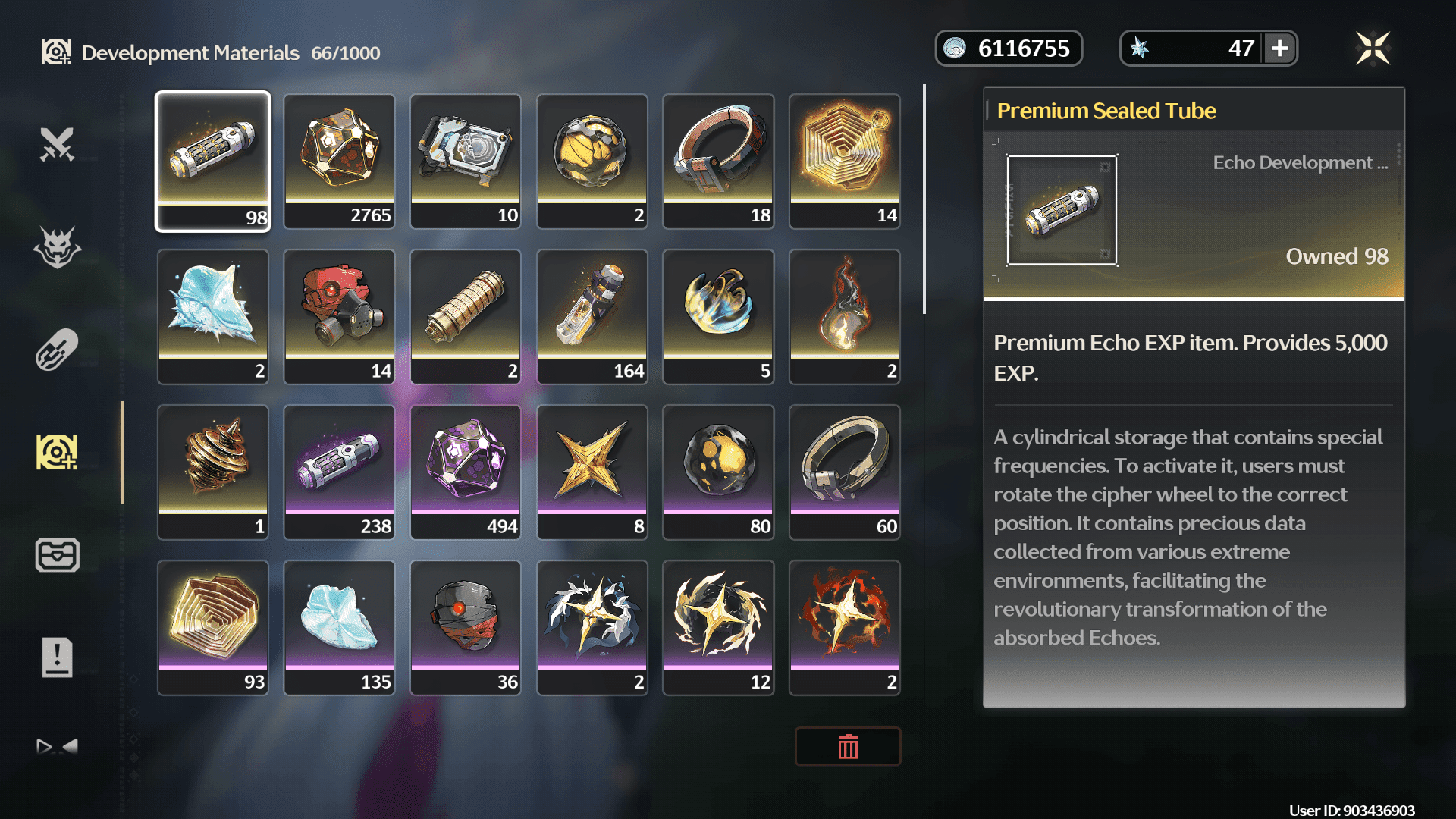Close the inventory with the X button

click(1373, 49)
